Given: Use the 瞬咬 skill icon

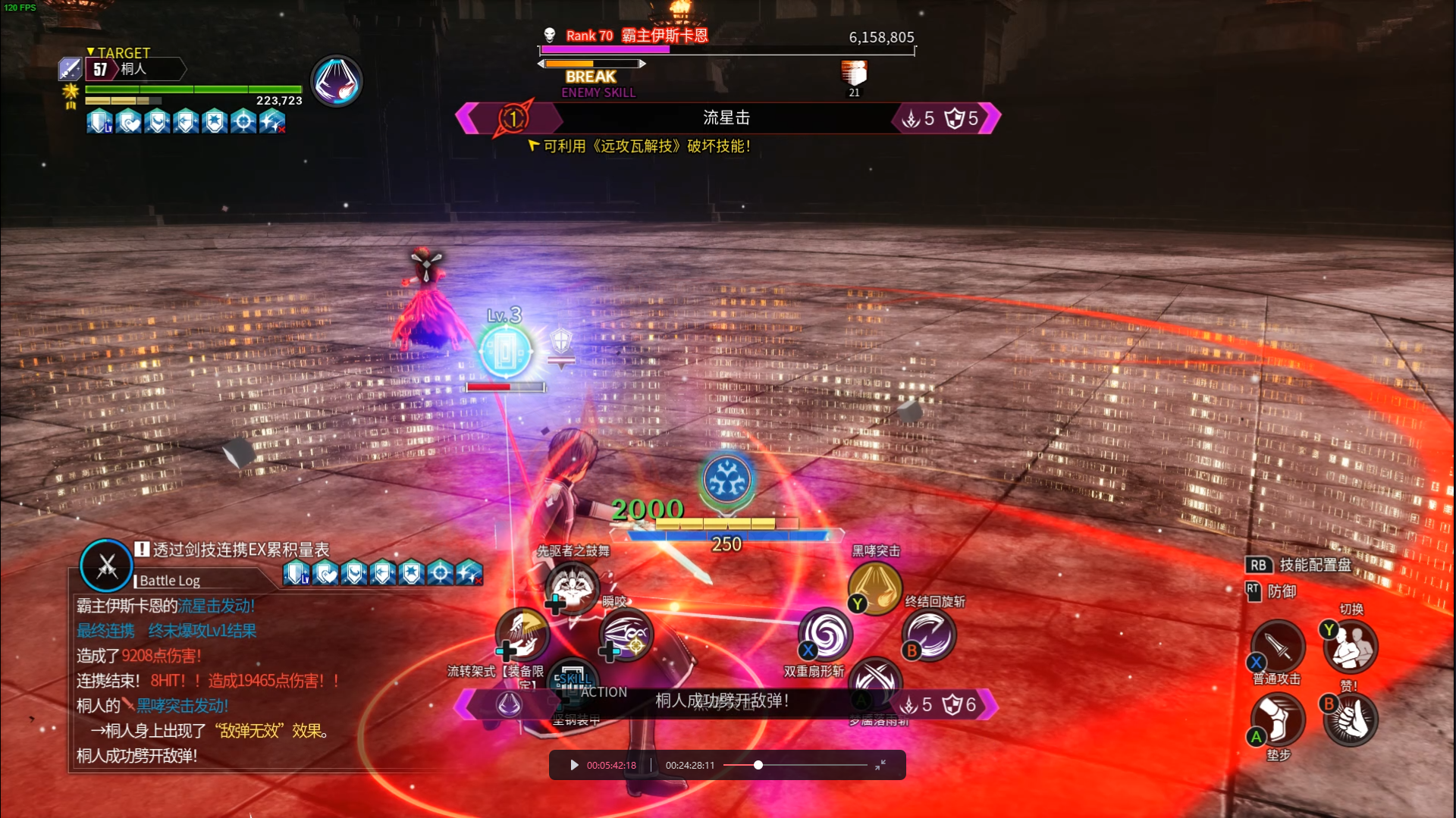Looking at the screenshot, I should click(x=626, y=635).
